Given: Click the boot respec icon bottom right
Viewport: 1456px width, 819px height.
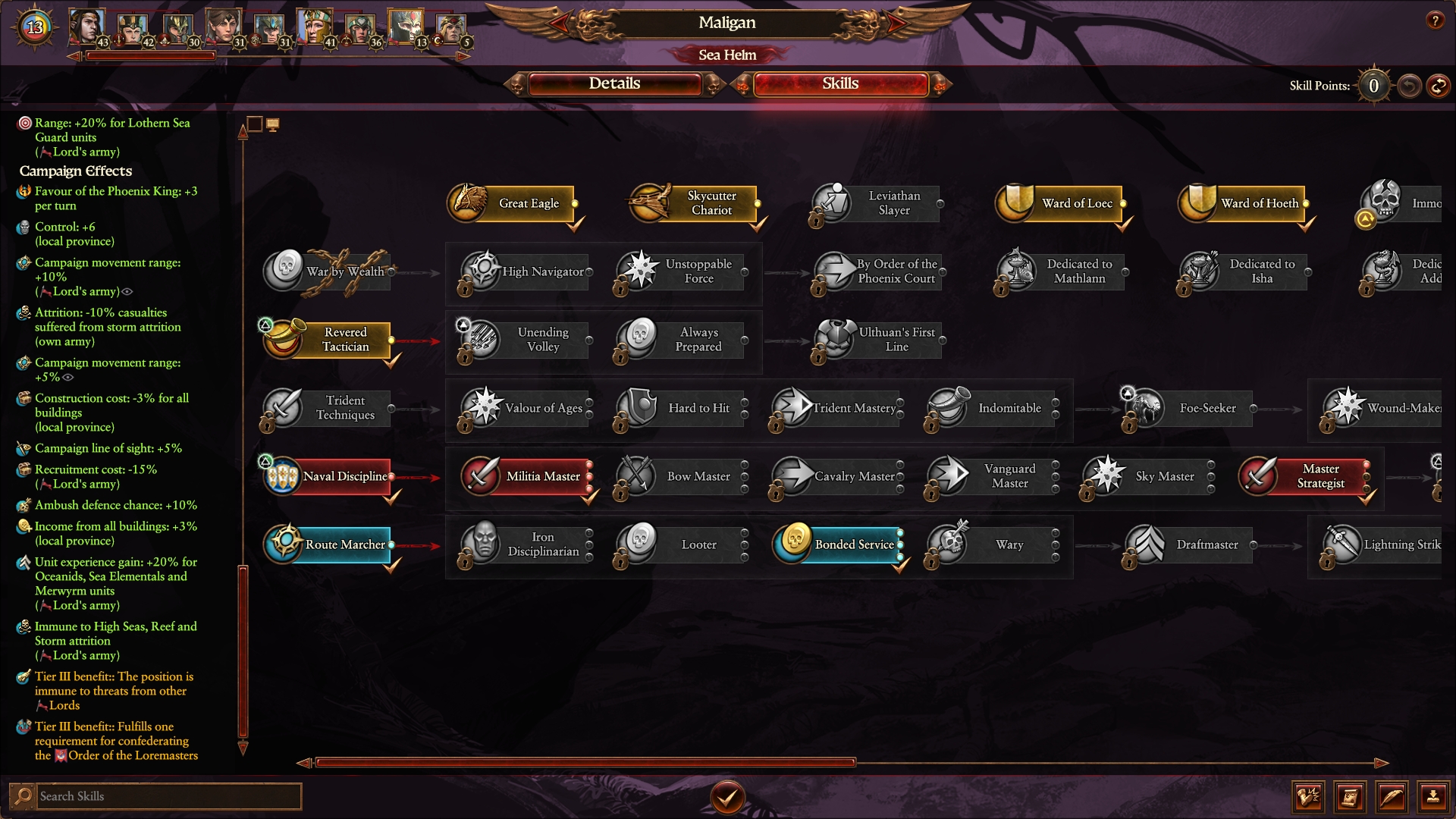Looking at the screenshot, I should pyautogui.click(x=1307, y=797).
